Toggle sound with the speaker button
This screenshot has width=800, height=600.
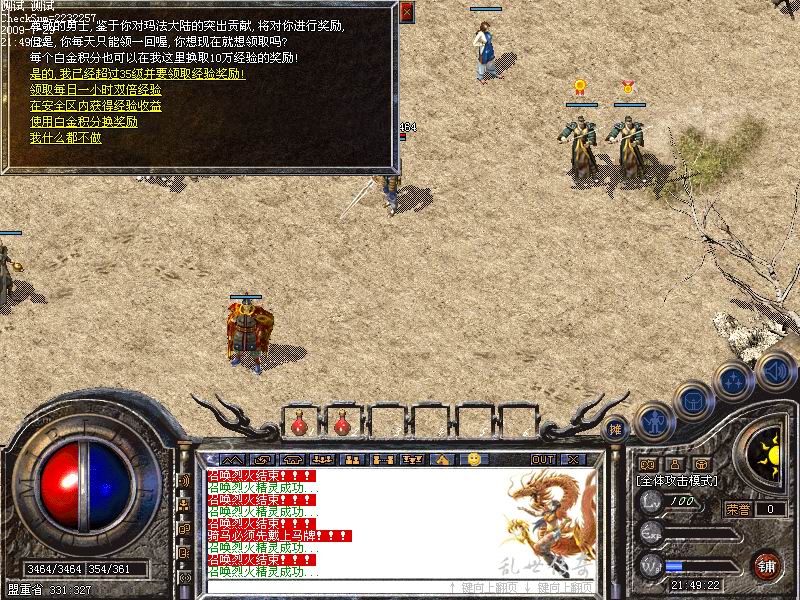(774, 371)
